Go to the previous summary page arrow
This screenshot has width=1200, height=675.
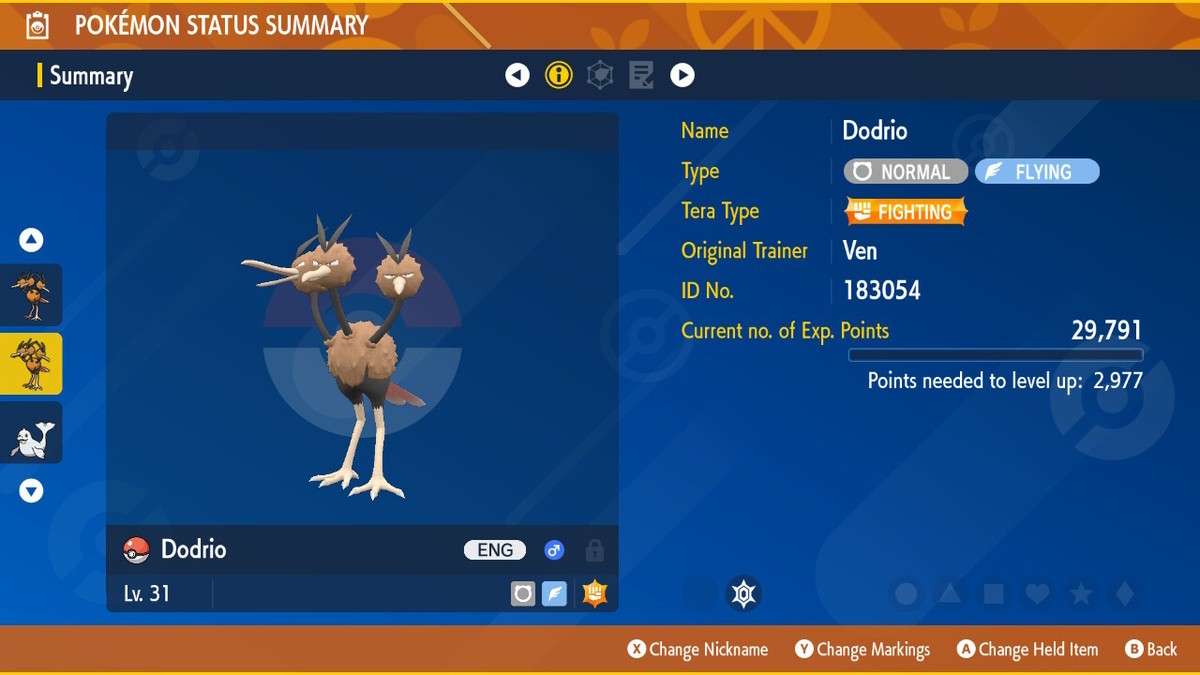coord(517,75)
